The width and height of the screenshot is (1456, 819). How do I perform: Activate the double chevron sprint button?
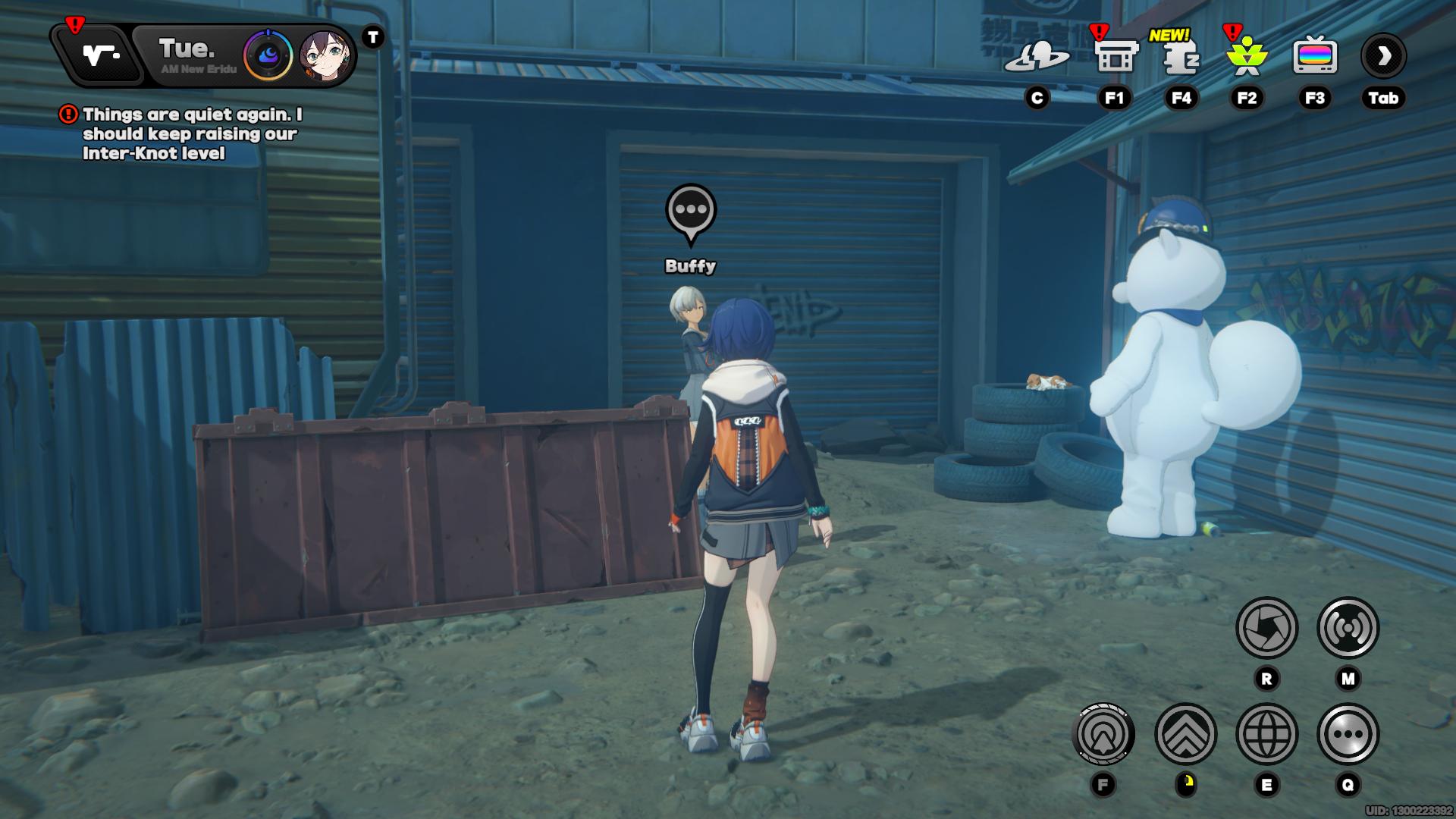coord(1185,734)
